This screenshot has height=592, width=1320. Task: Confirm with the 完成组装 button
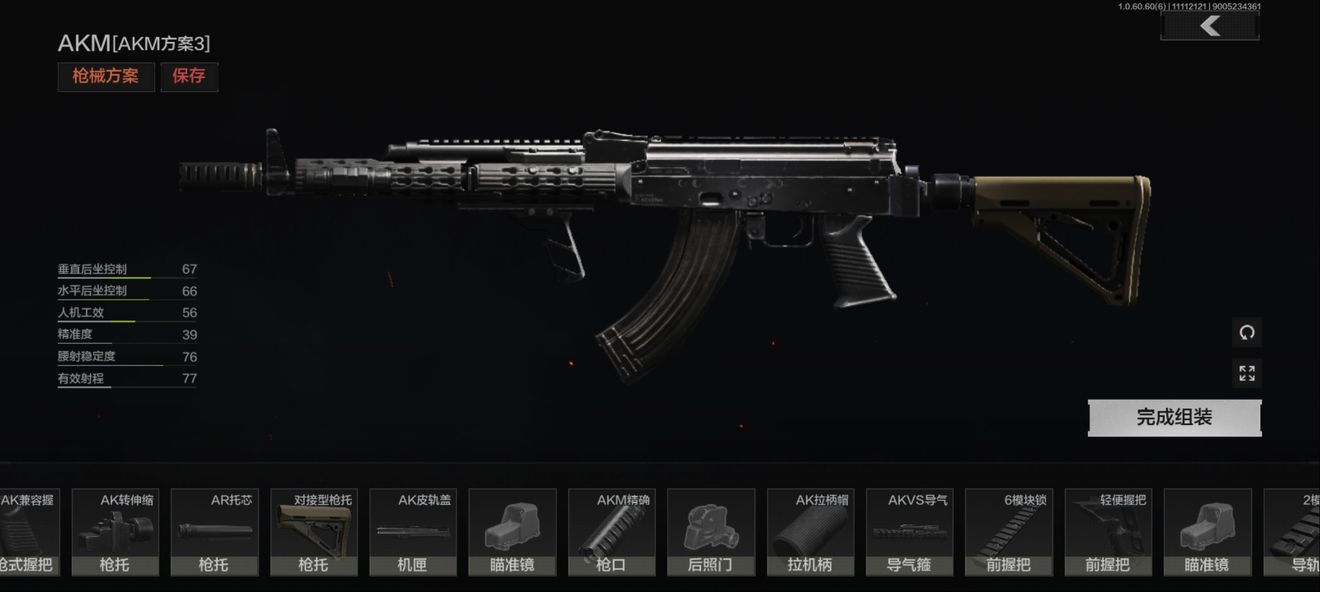pos(1174,418)
